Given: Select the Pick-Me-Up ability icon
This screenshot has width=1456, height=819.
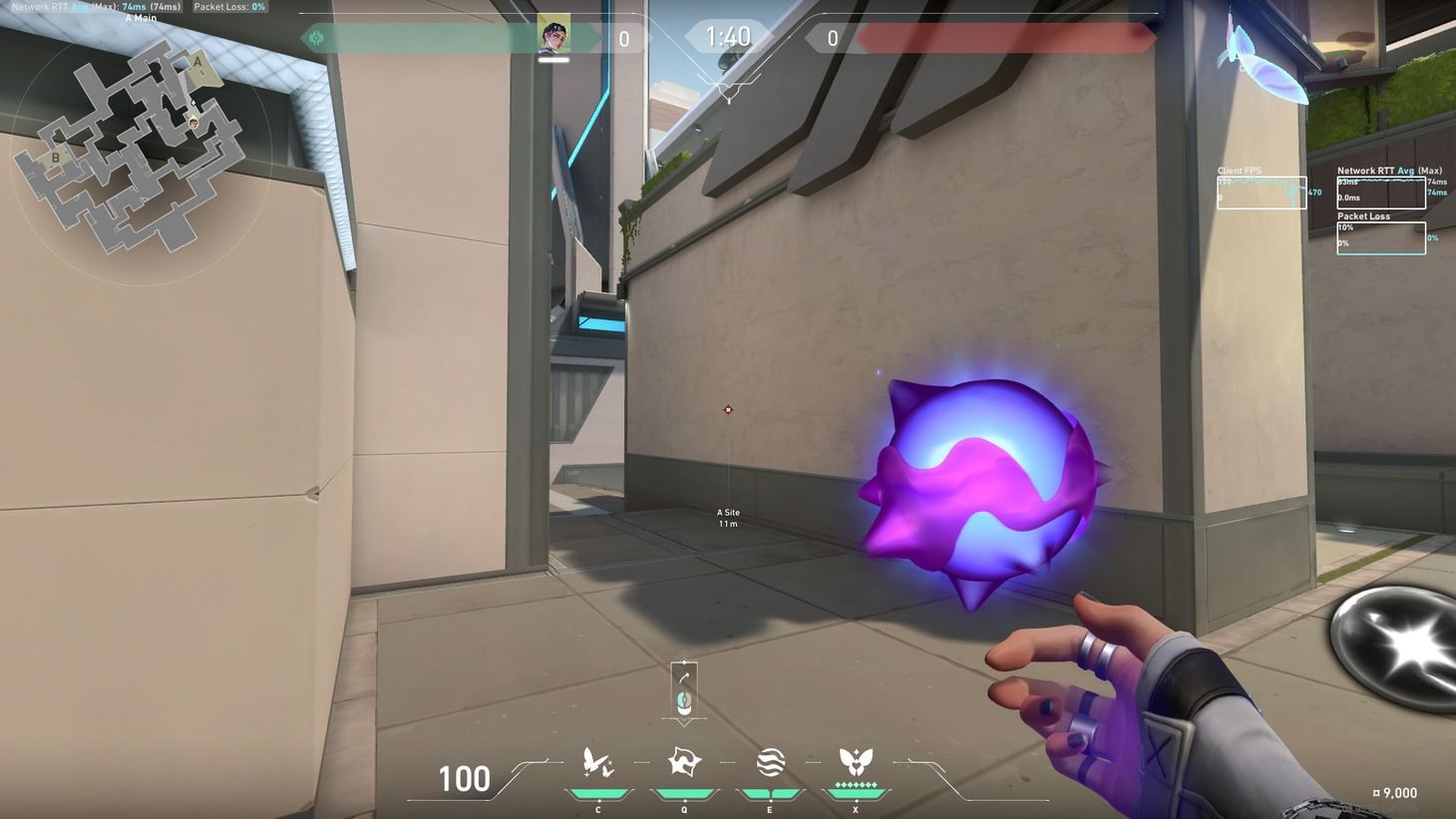Looking at the screenshot, I should click(x=597, y=763).
